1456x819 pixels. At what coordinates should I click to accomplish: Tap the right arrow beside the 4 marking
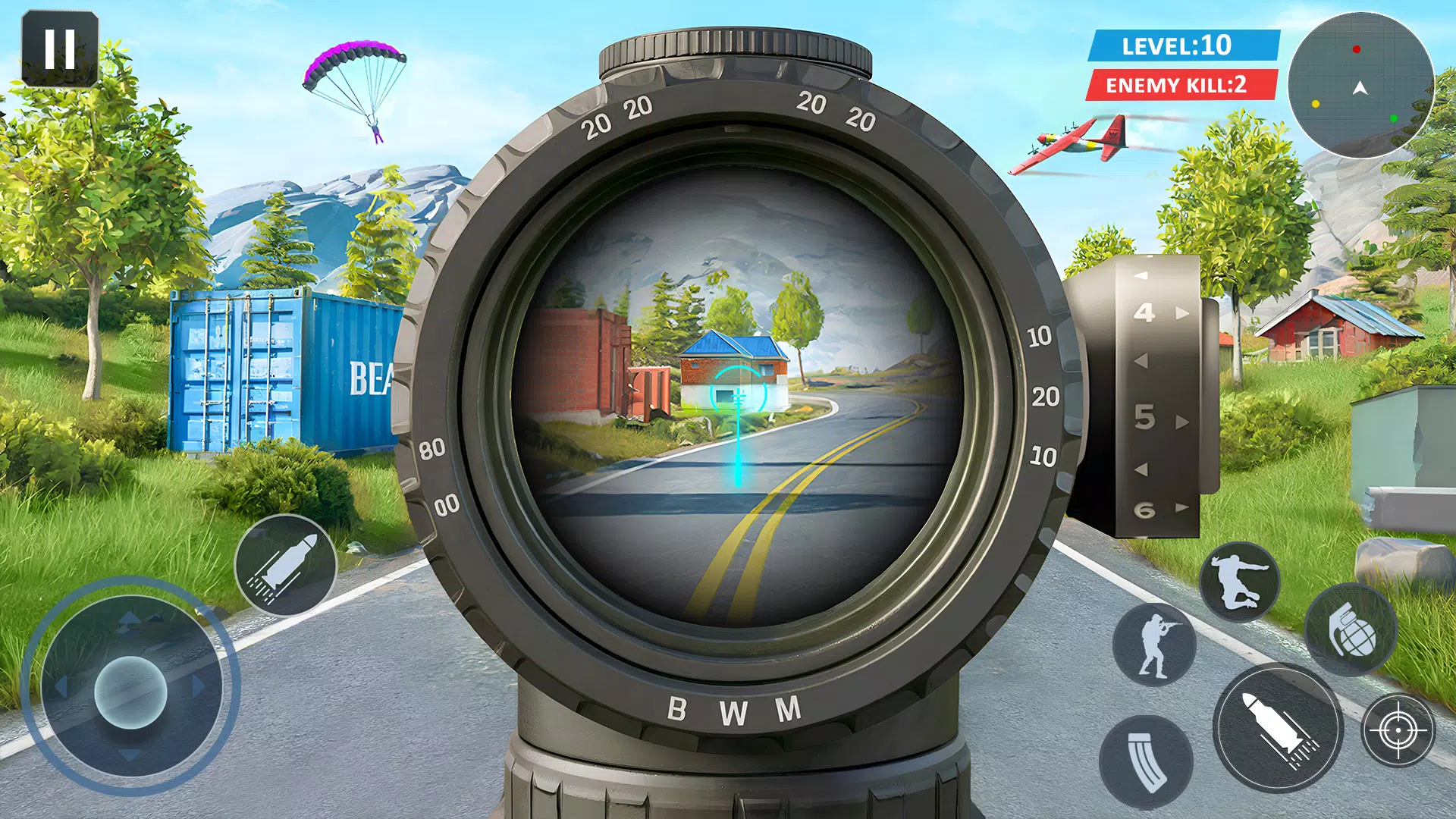(1181, 313)
